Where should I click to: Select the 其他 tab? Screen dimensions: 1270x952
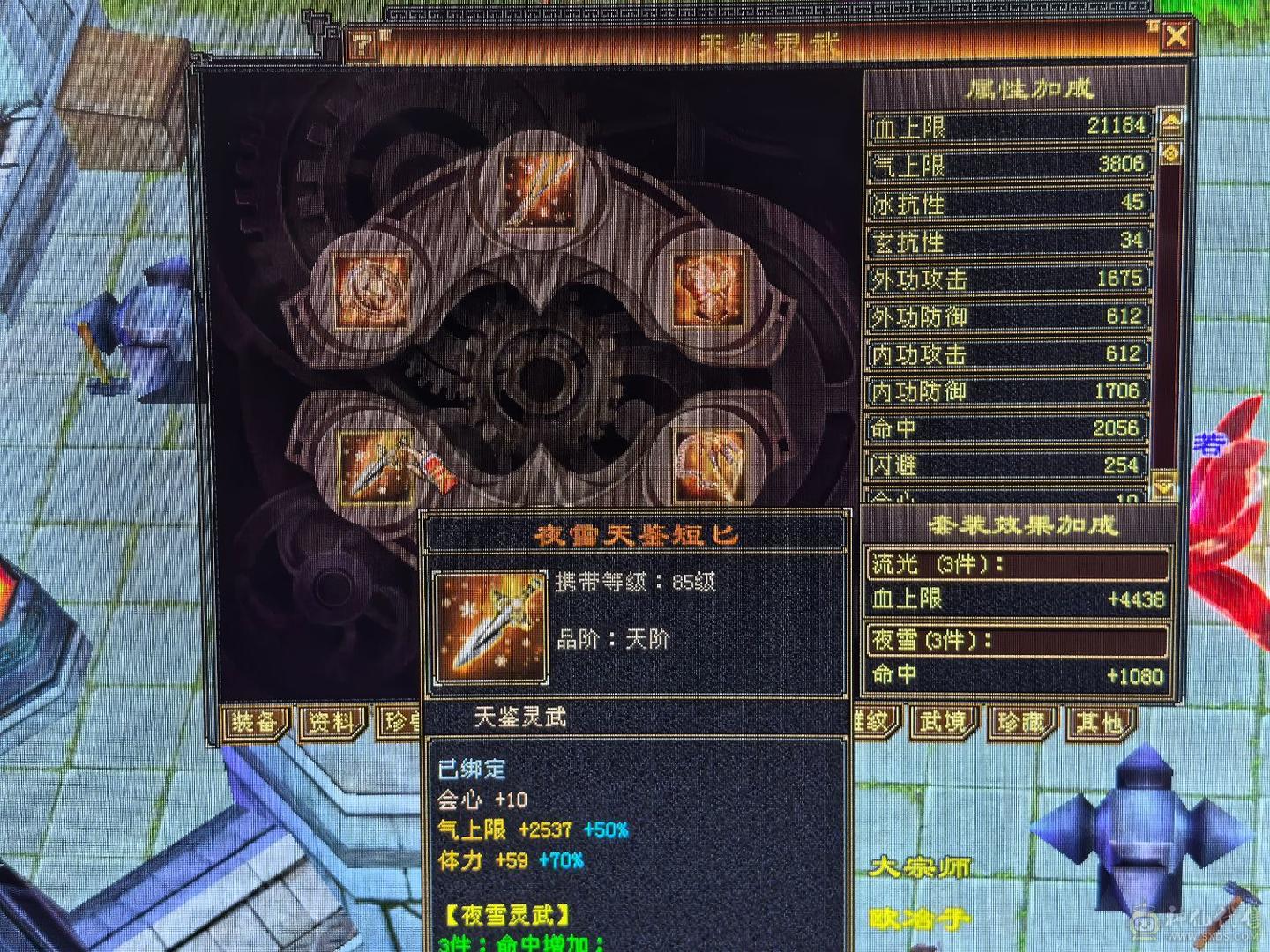[x=1098, y=720]
